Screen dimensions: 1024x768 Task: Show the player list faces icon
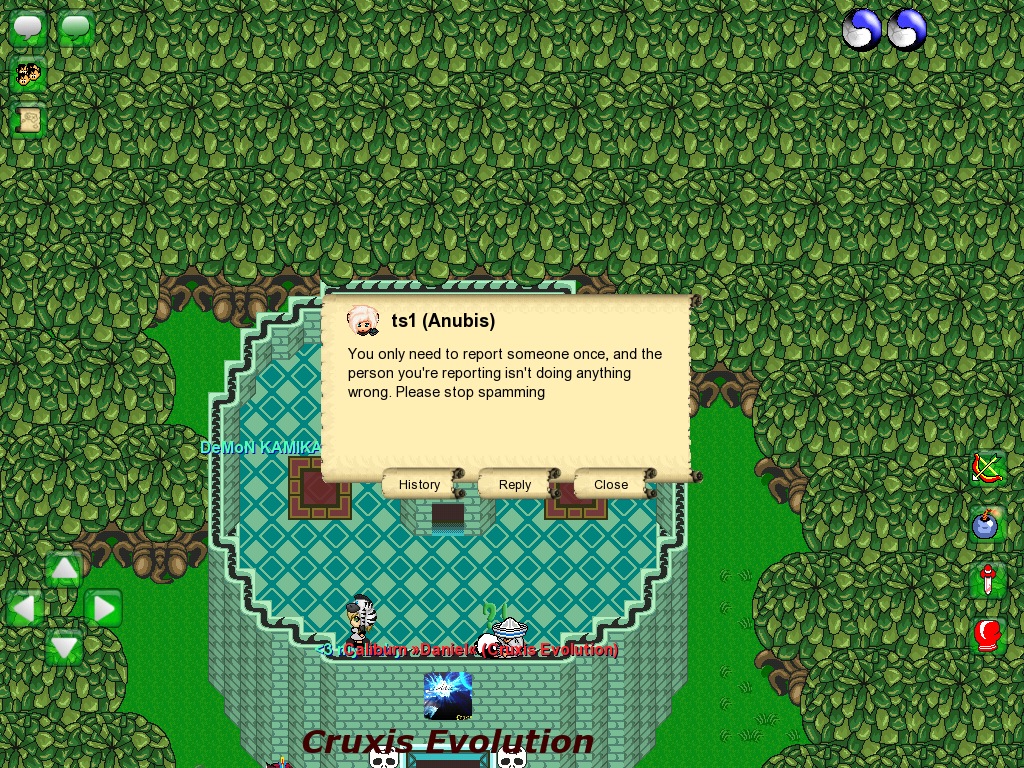[x=28, y=75]
